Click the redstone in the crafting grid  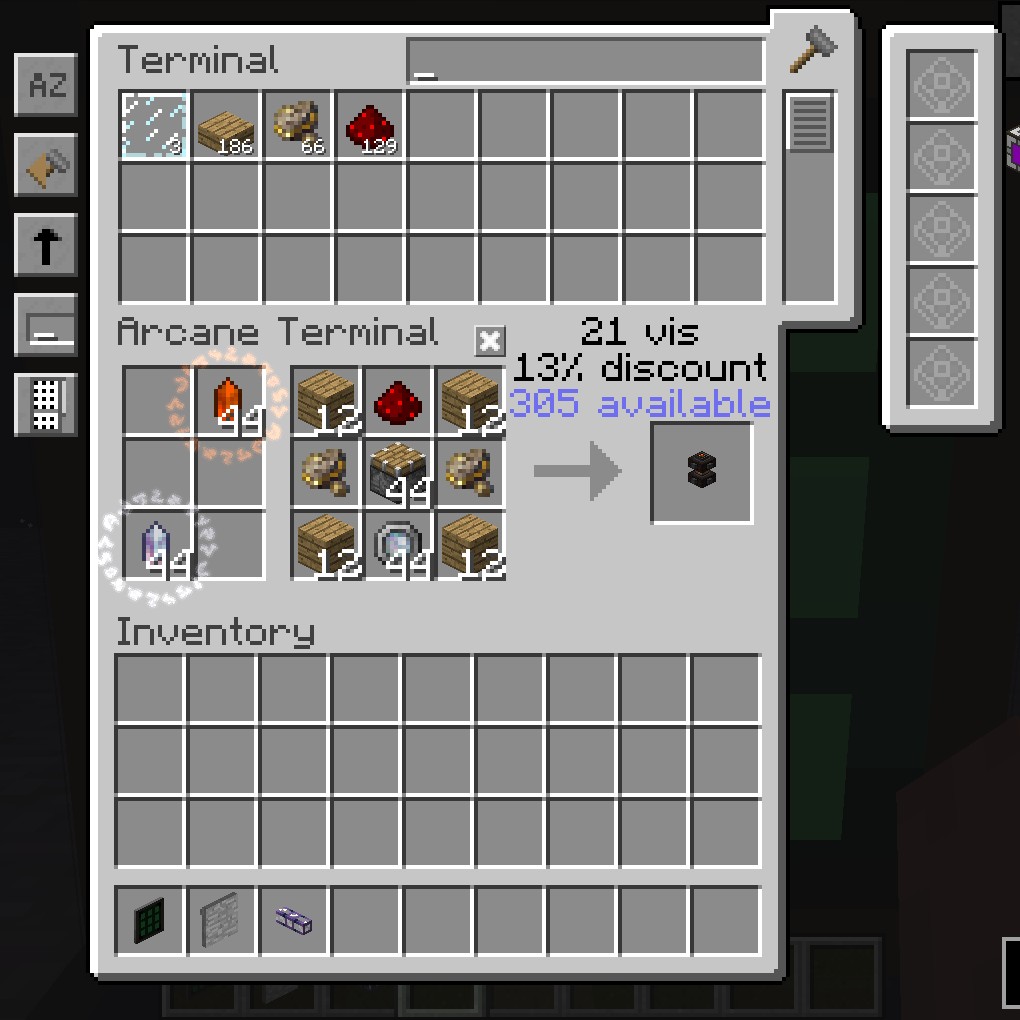[398, 402]
